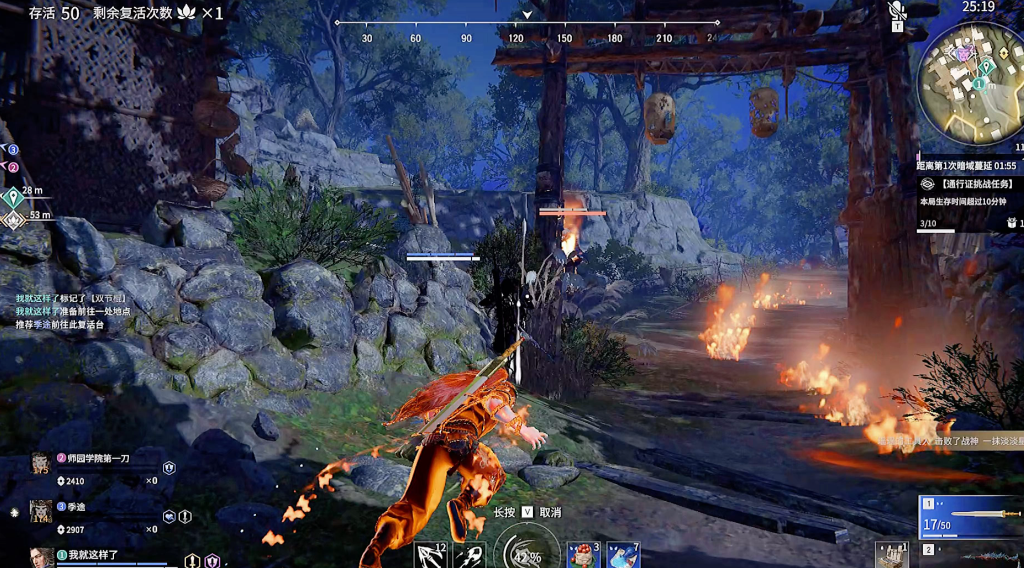Toggle the muted microphone icon
1024x568 pixels.
coord(897,12)
